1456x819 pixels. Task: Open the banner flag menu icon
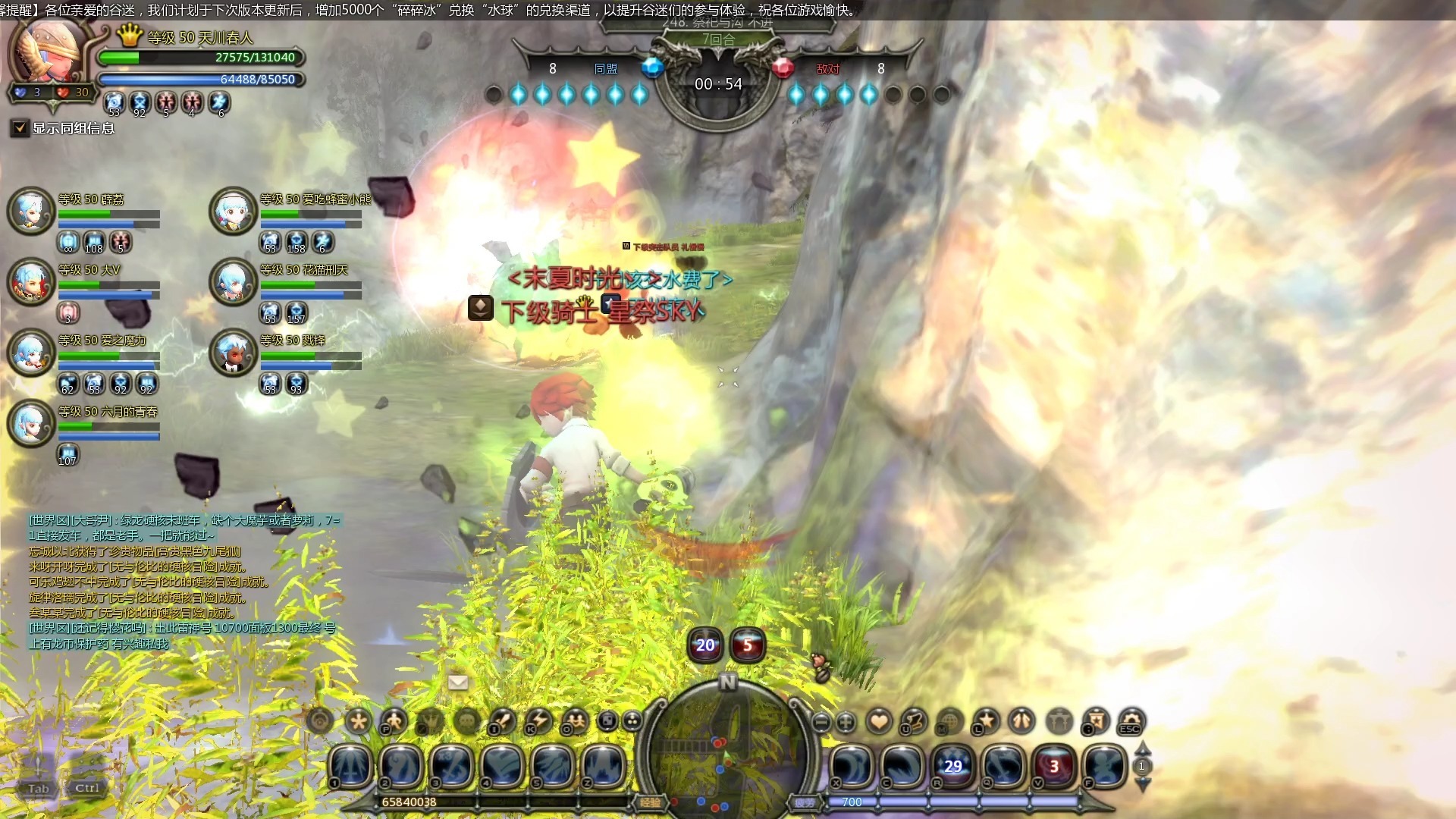(x=1095, y=720)
